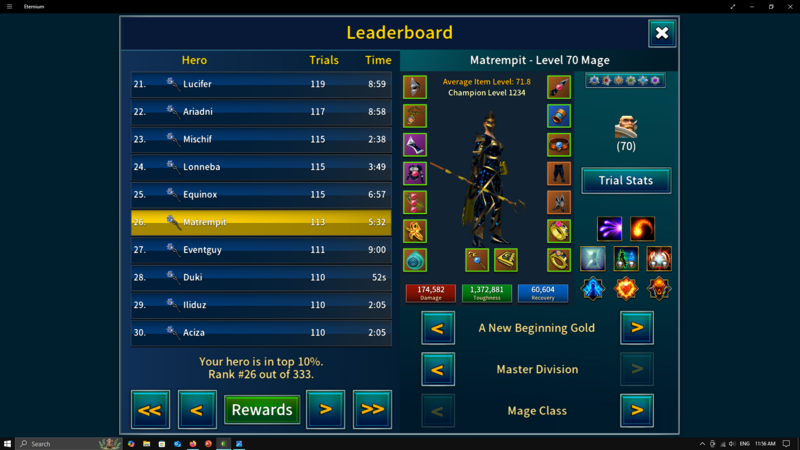Screen dimensions: 800x450
Task: Switch to the previous season
Action: 438,327
